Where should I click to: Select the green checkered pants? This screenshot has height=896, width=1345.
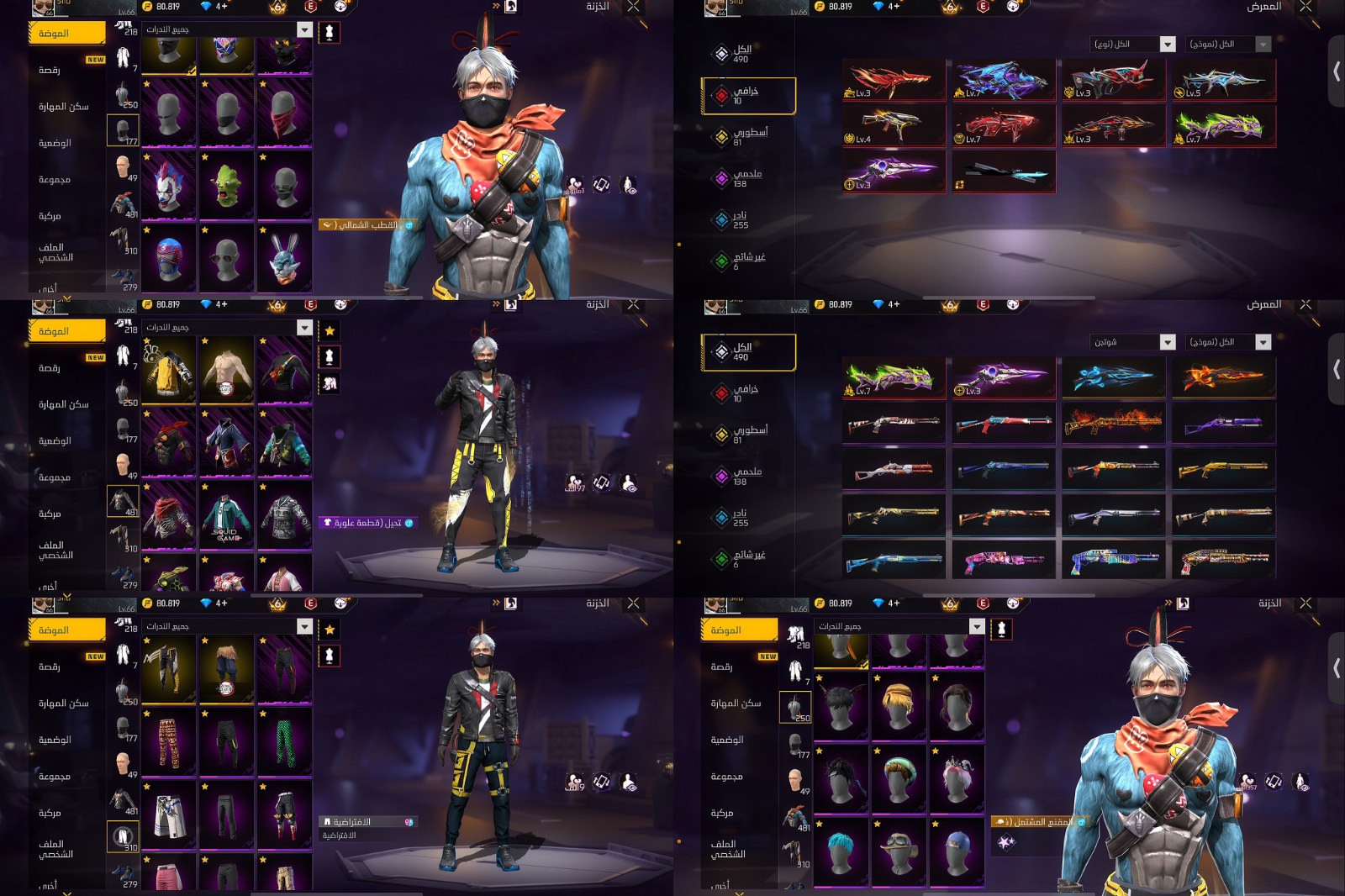pyautogui.click(x=284, y=741)
